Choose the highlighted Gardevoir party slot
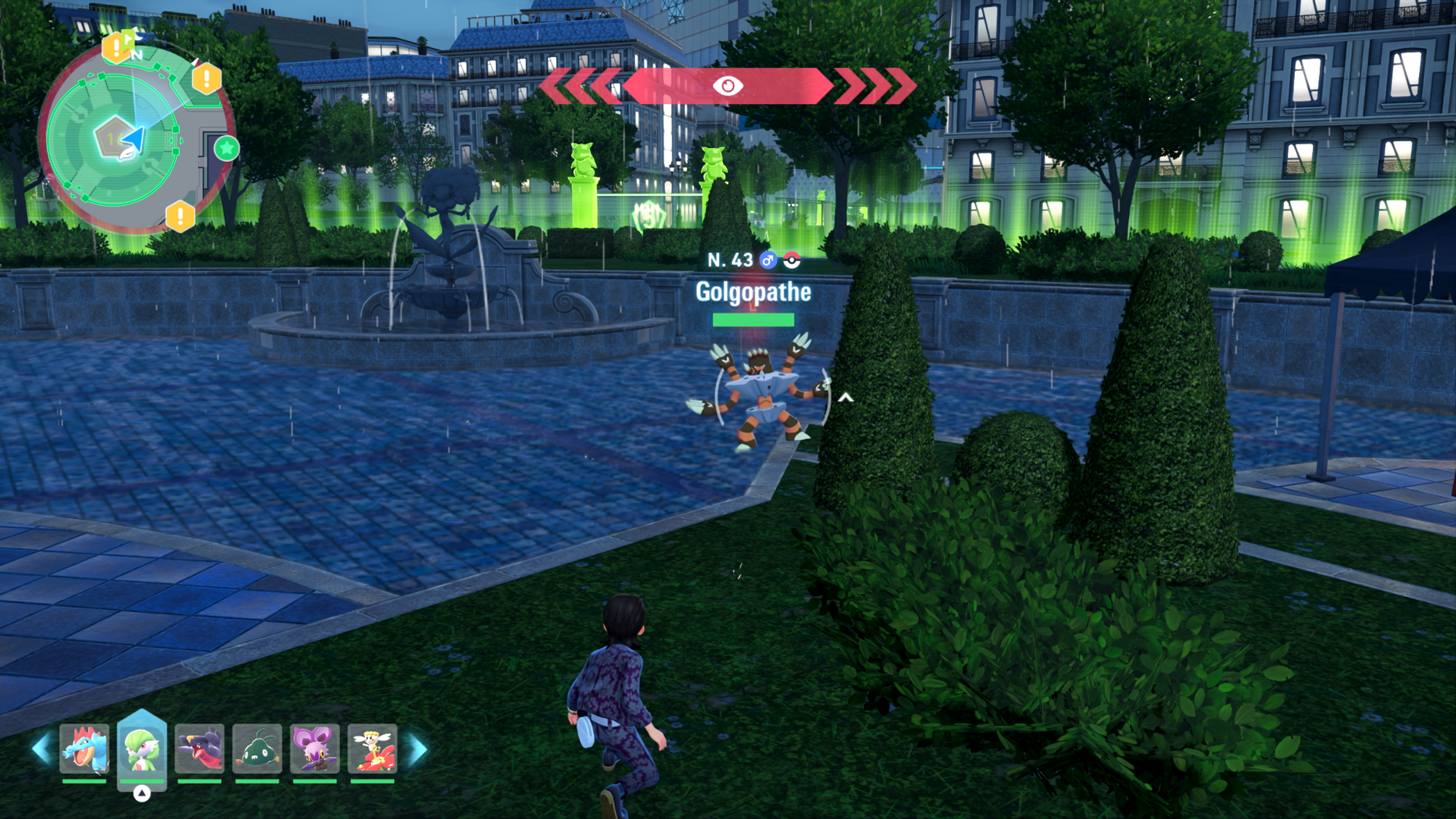 [x=142, y=748]
